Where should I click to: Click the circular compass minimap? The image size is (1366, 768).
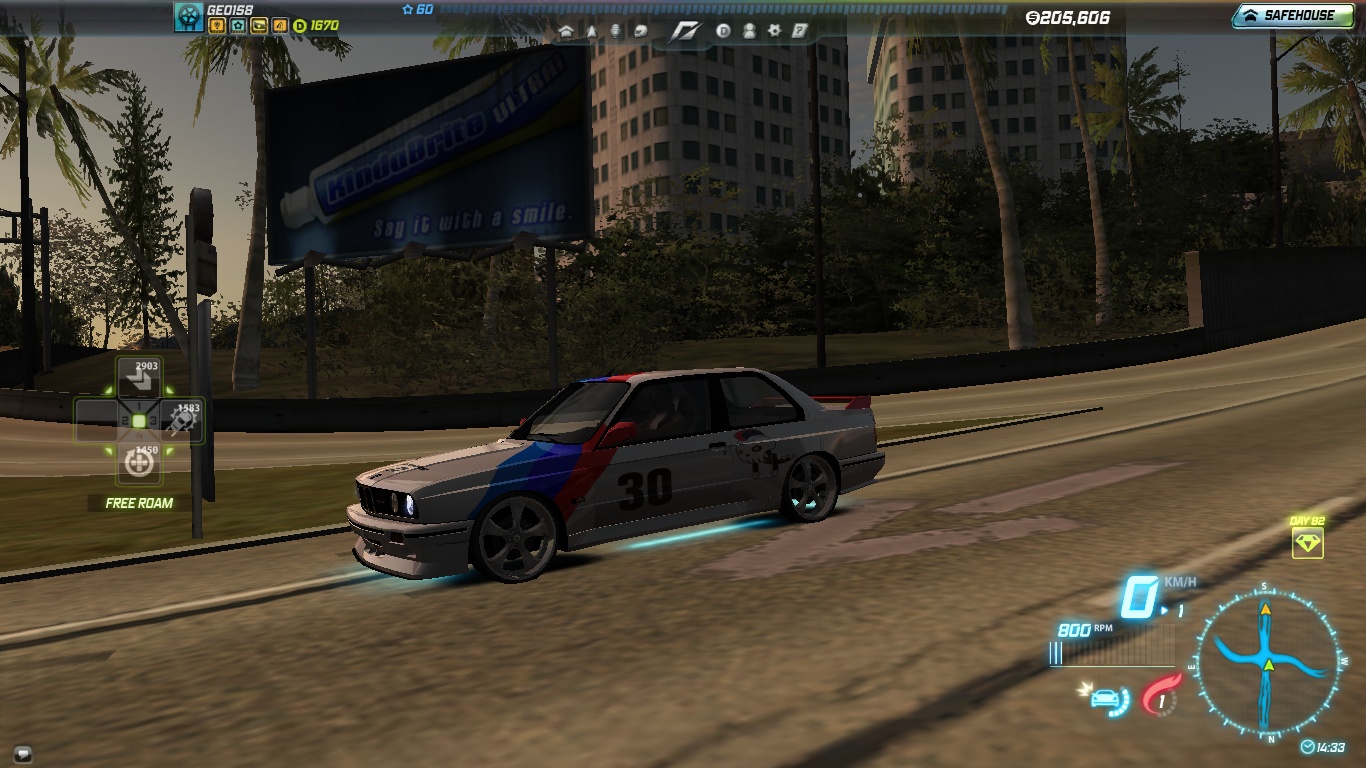1267,661
